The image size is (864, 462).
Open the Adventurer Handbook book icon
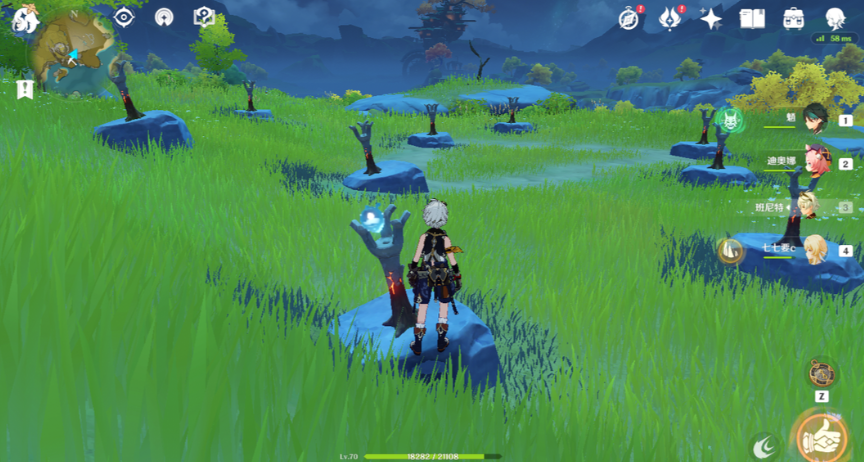tap(752, 19)
